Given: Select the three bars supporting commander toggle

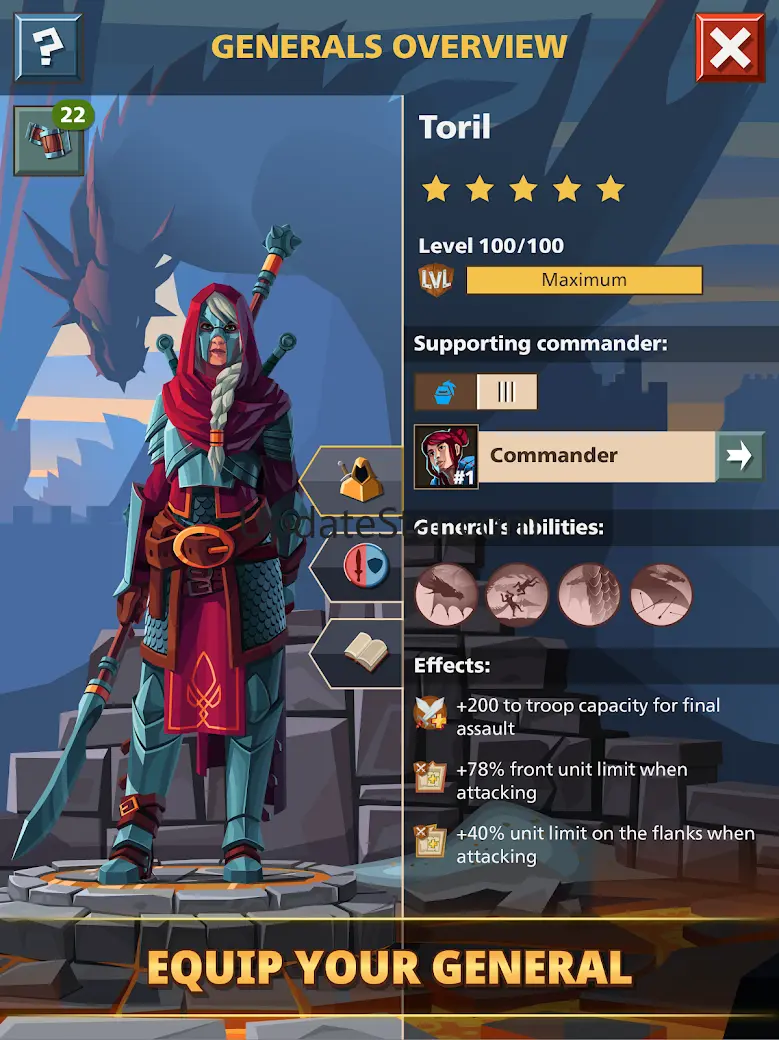Looking at the screenshot, I should click(x=506, y=392).
